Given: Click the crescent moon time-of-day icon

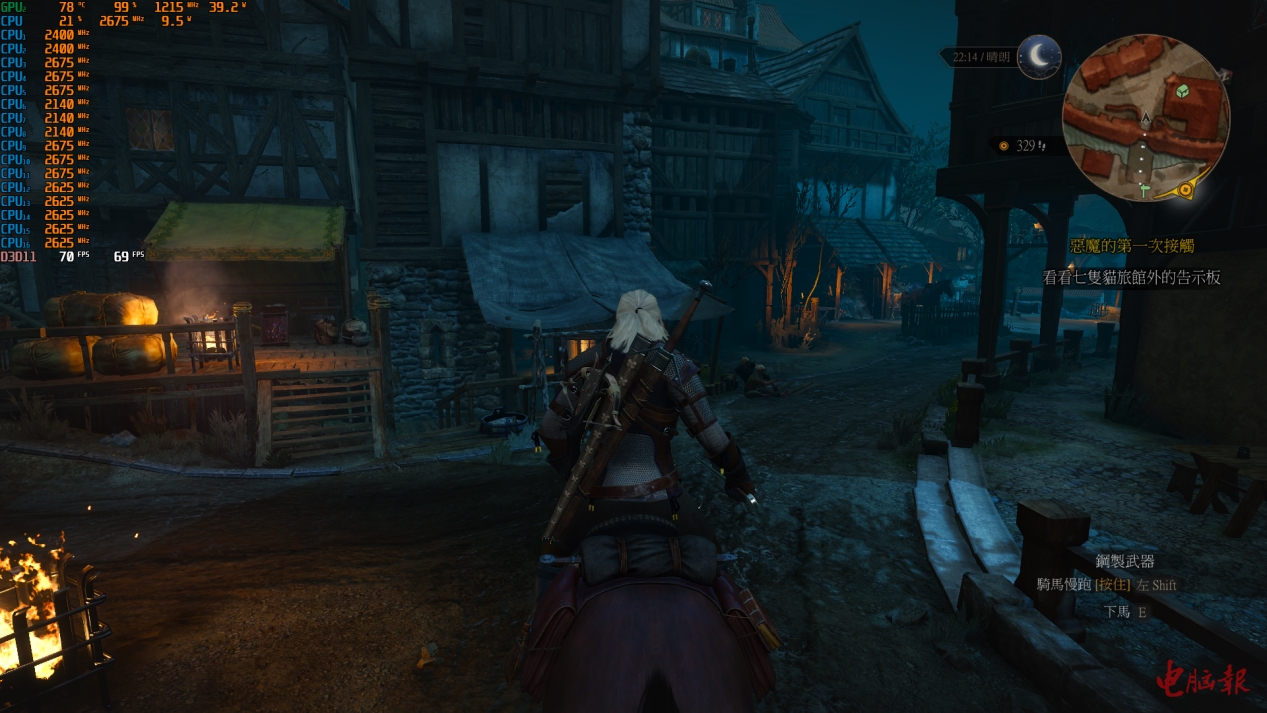Looking at the screenshot, I should pos(1039,57).
